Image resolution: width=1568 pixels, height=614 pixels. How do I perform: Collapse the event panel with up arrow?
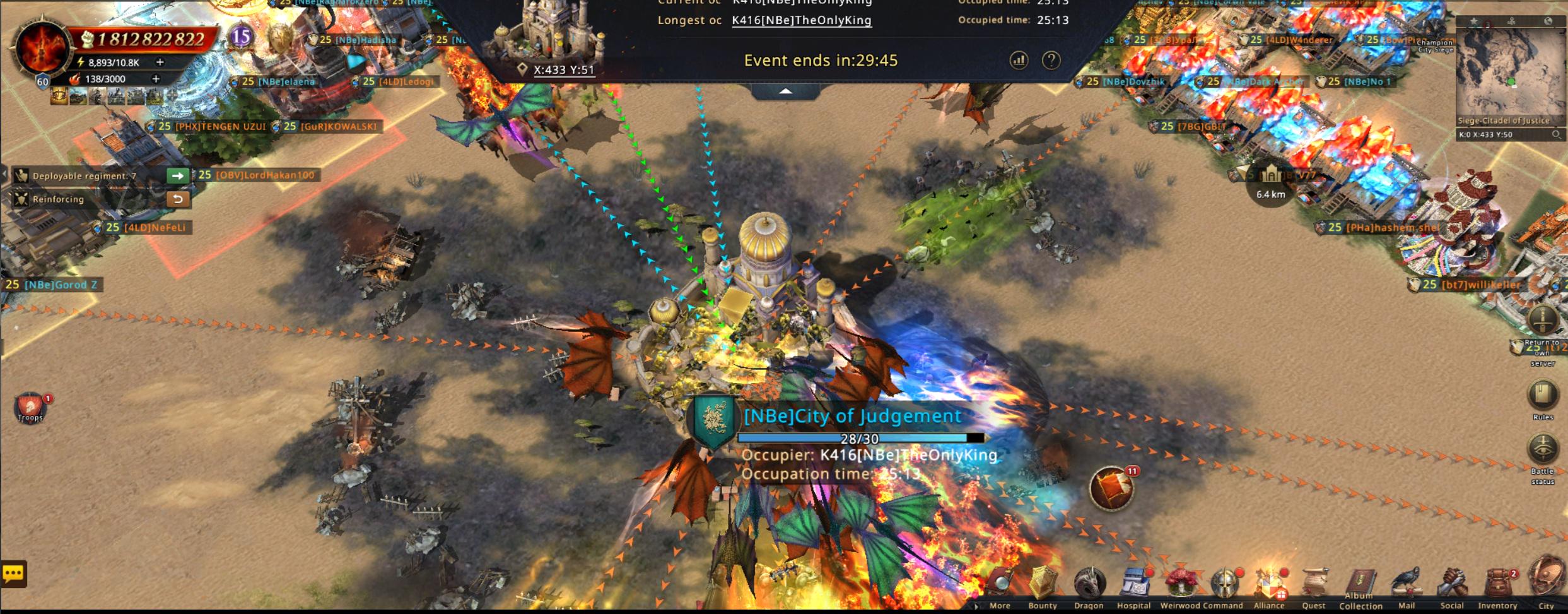(x=785, y=92)
